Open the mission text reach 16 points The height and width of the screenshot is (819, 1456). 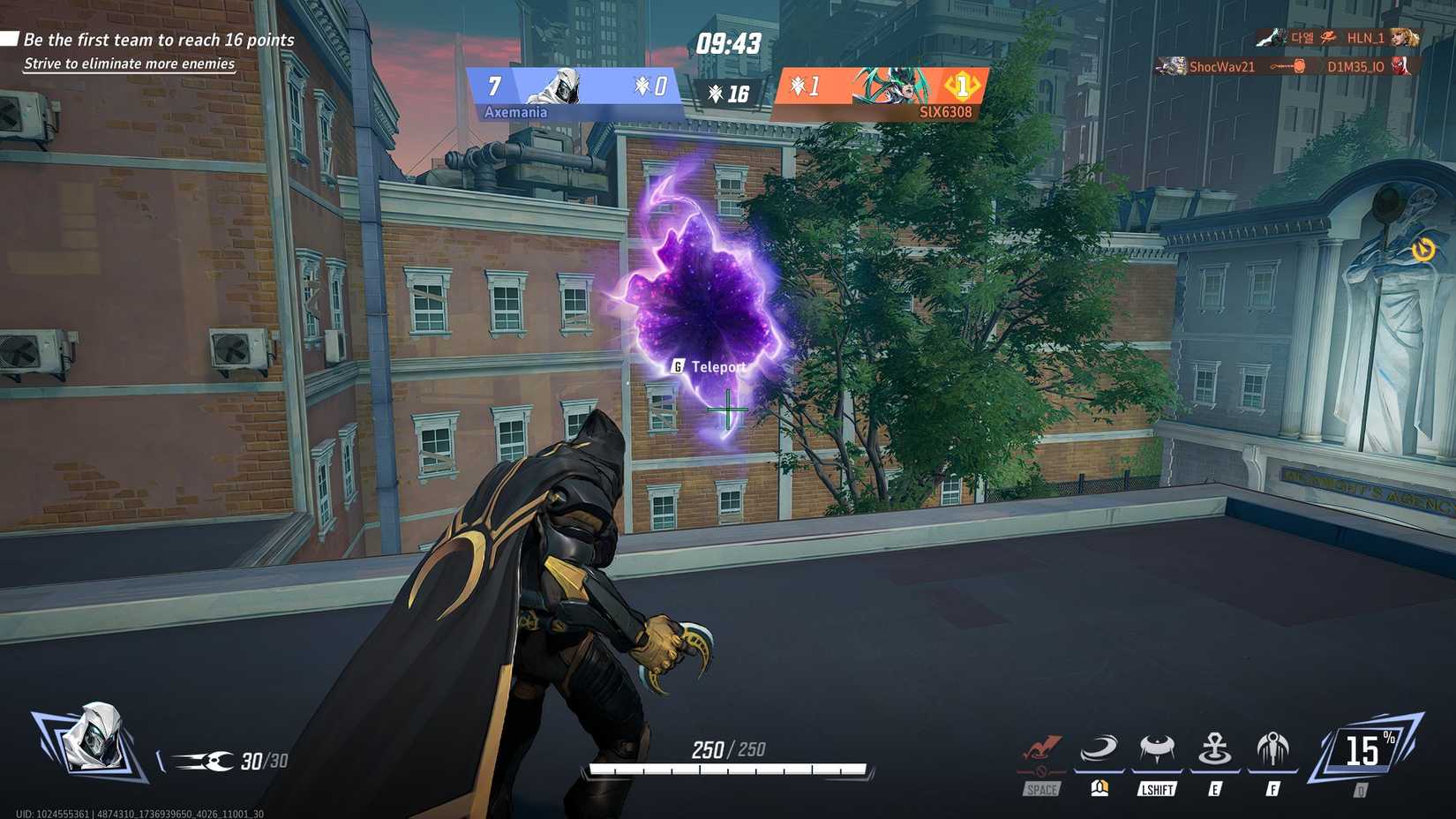(157, 40)
